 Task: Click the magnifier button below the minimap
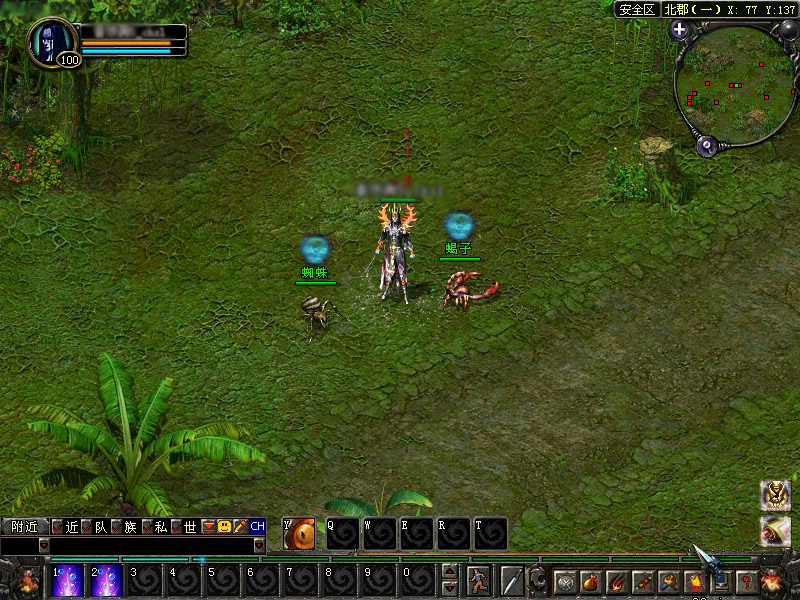[708, 146]
